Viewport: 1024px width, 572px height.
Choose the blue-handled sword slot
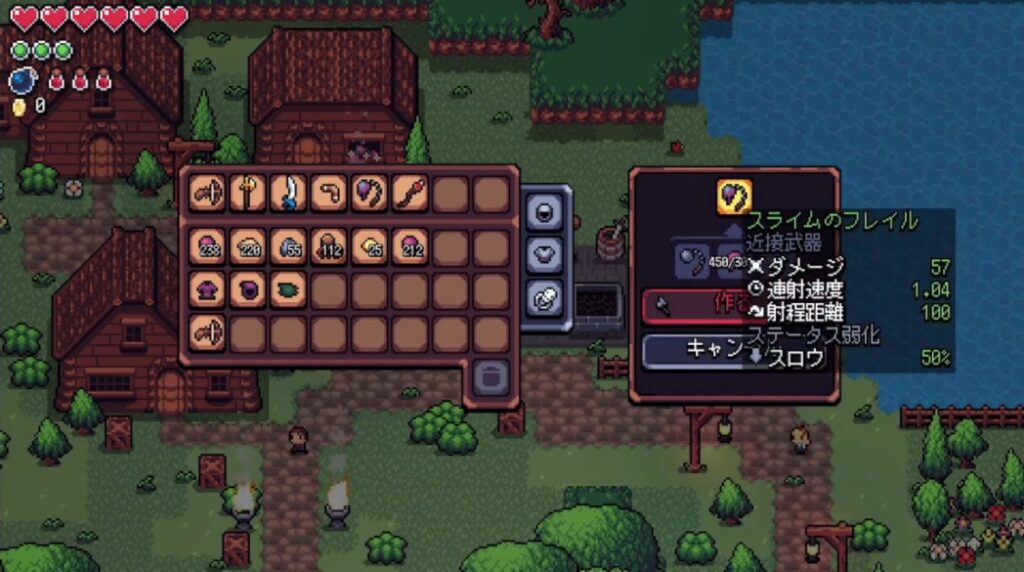288,192
